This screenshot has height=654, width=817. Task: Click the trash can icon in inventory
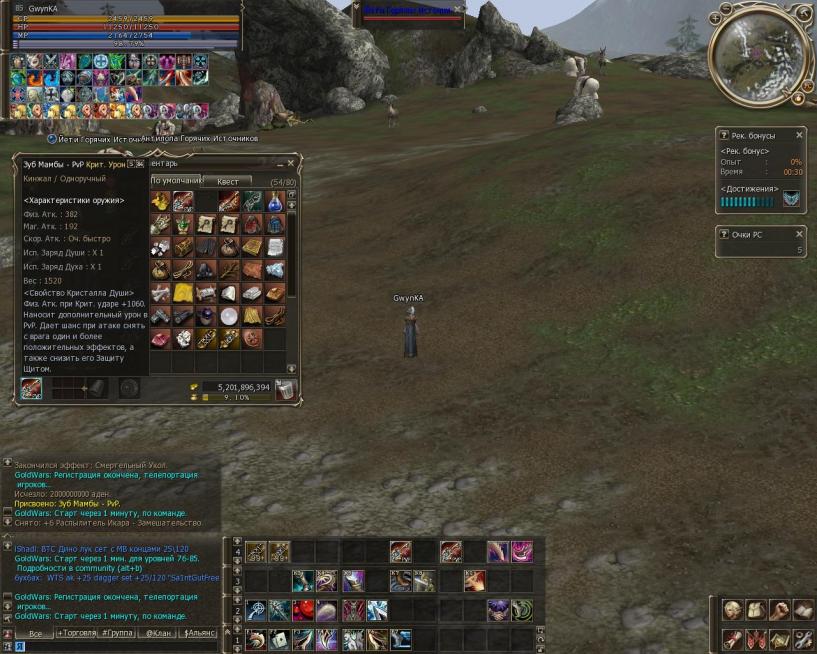[x=286, y=391]
